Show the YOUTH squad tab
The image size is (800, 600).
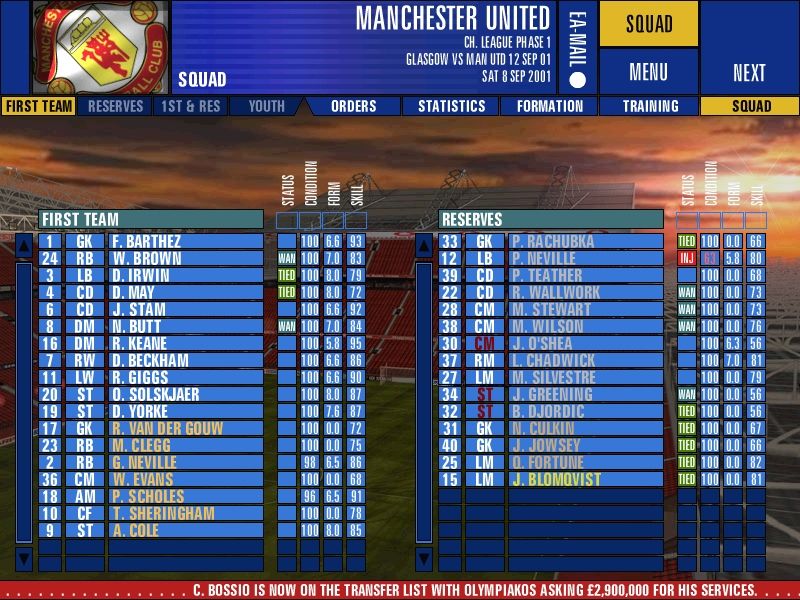266,106
